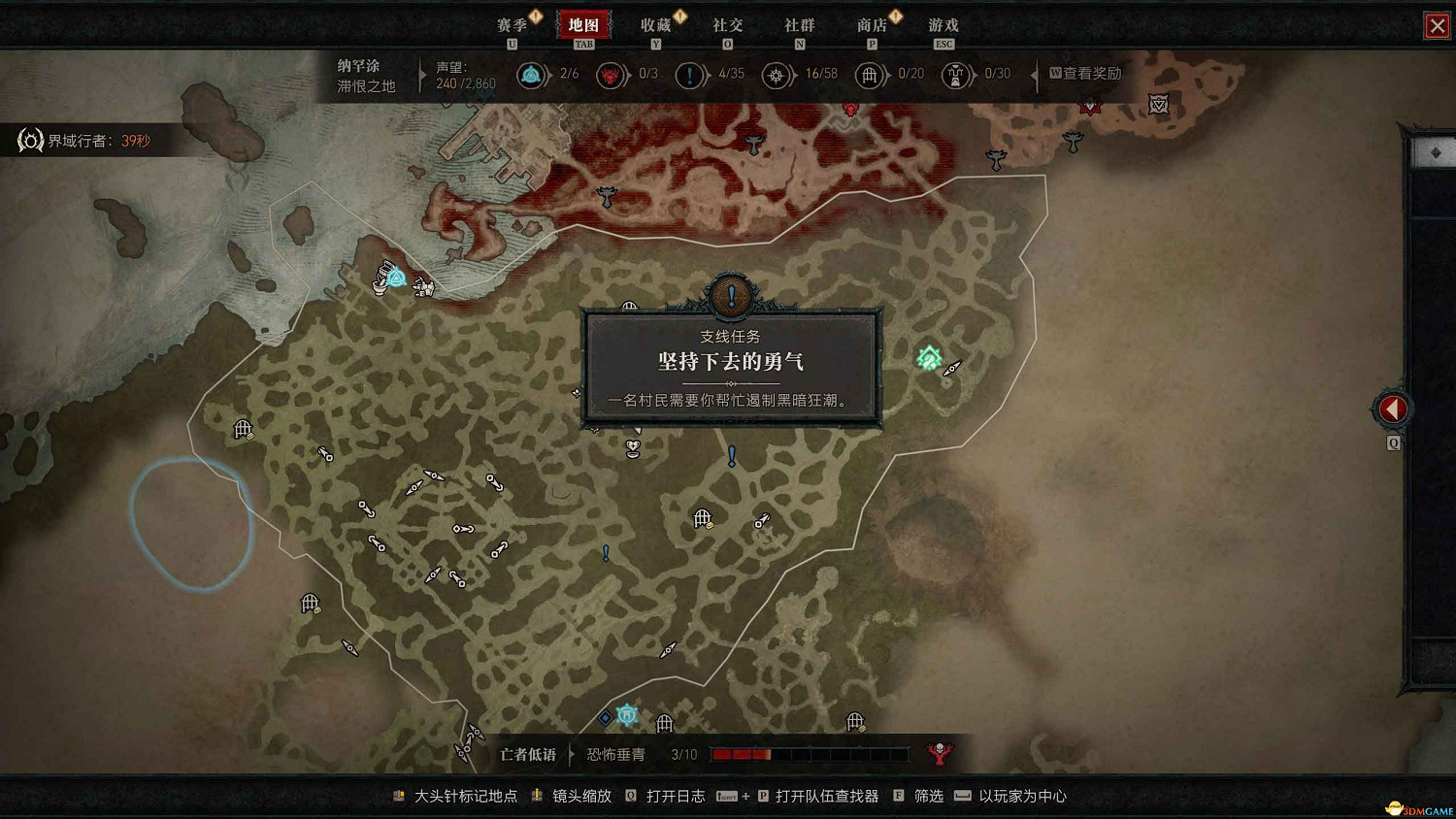Select the altar icon showing 0/3 progress
1456x819 pixels.
[x=612, y=75]
